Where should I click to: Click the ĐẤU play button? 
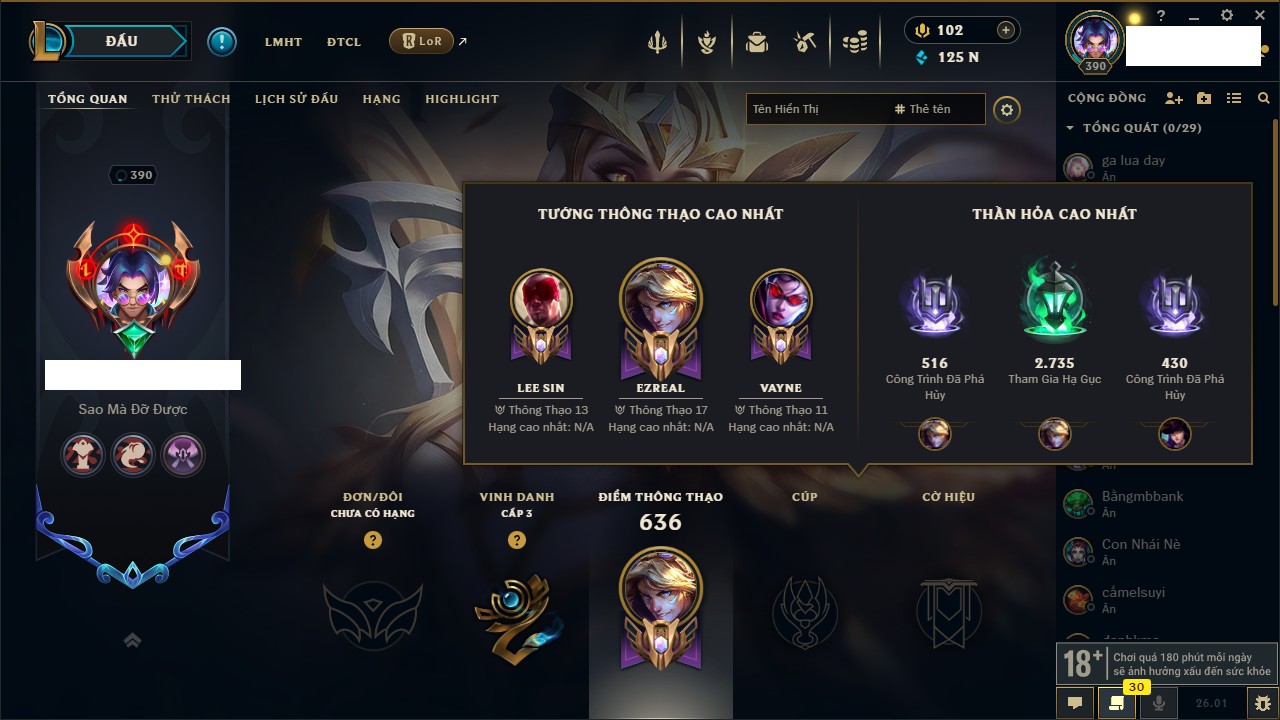click(122, 41)
